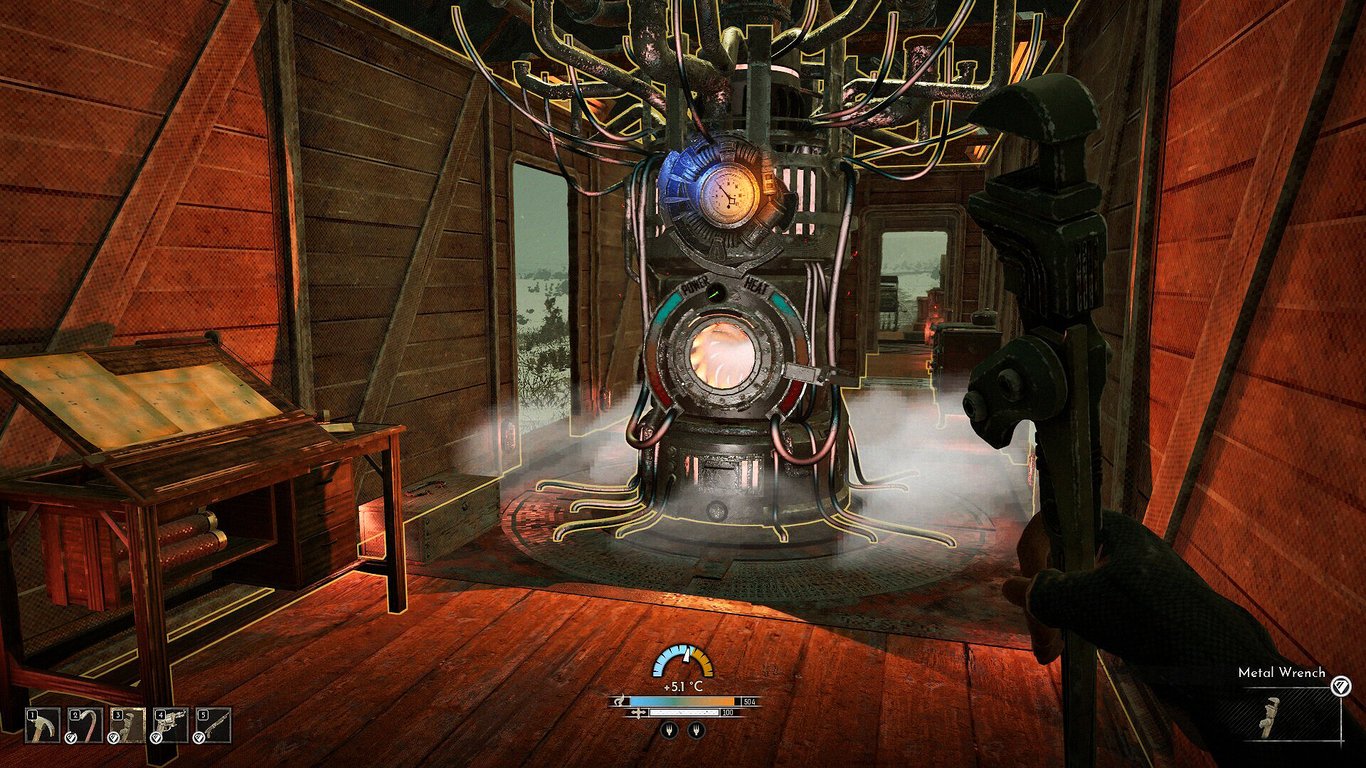Select the pipe wrench in hotbar slot 3
Screen dimensions: 1366x768
pos(127,723)
